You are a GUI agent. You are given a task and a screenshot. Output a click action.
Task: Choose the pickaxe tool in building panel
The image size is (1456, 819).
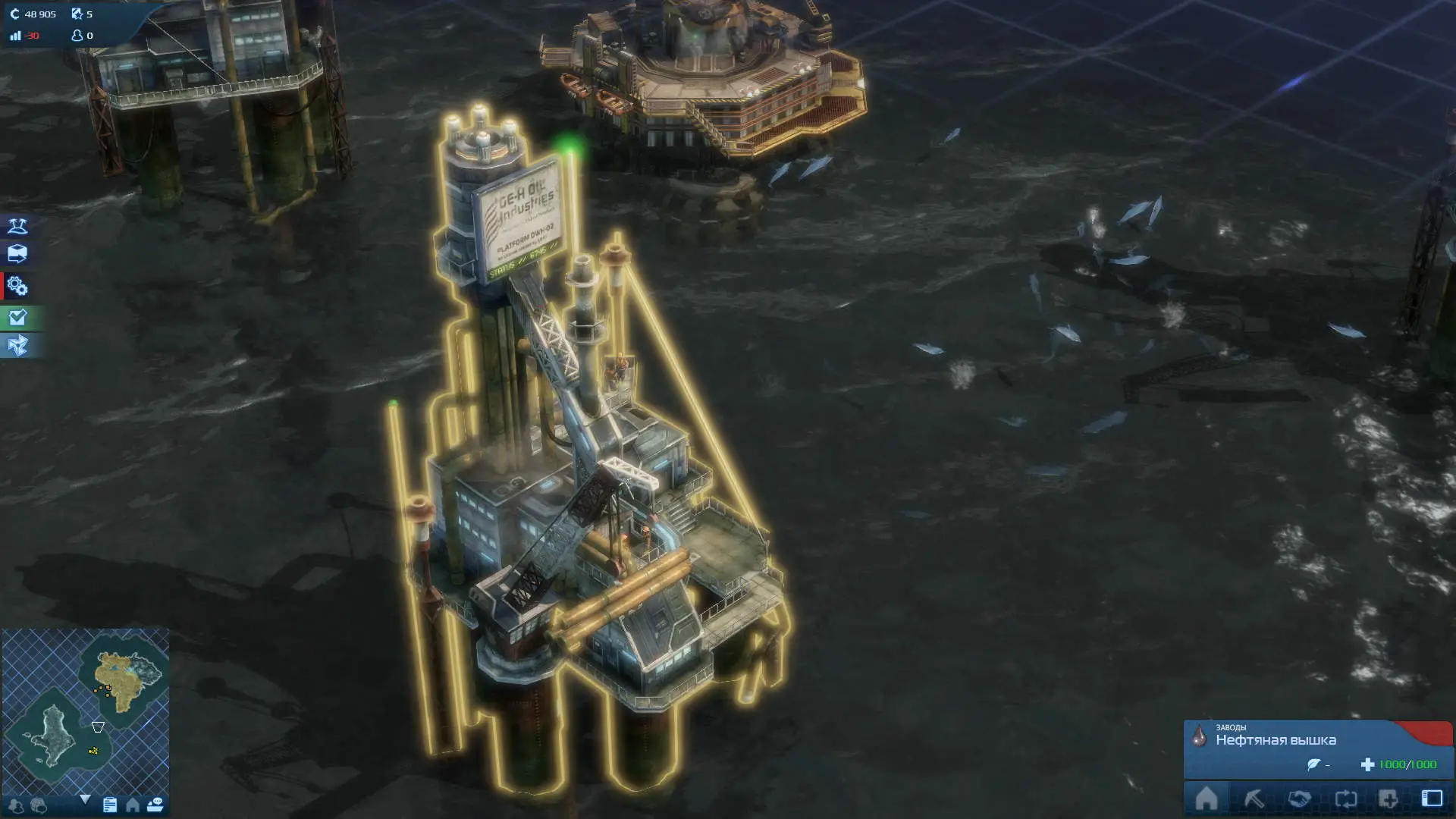(1254, 799)
